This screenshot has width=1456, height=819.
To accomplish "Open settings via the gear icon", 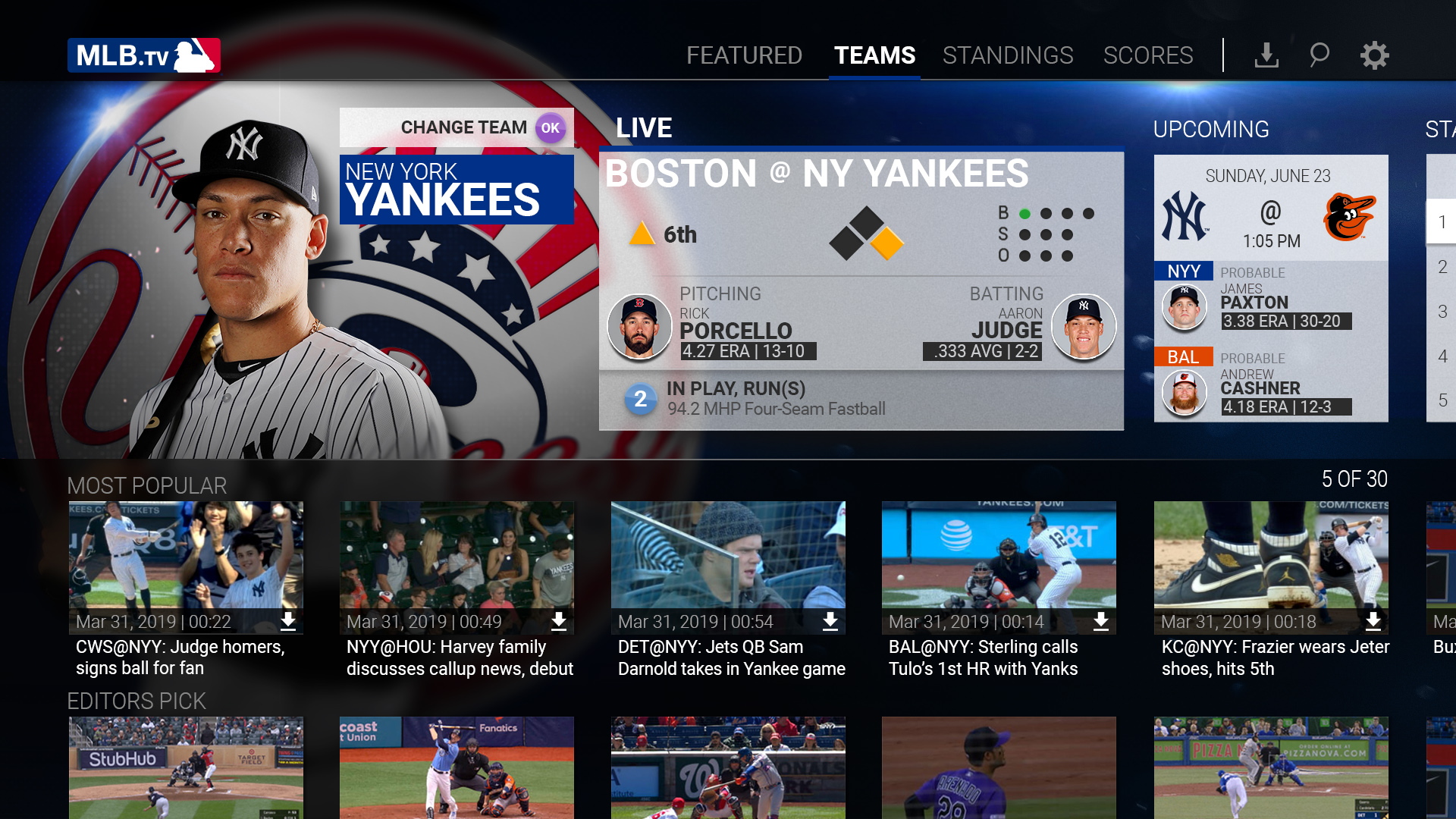I will [1374, 55].
